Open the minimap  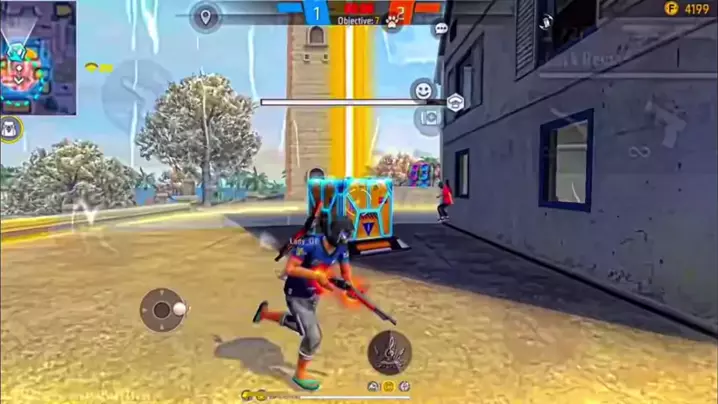[38, 57]
